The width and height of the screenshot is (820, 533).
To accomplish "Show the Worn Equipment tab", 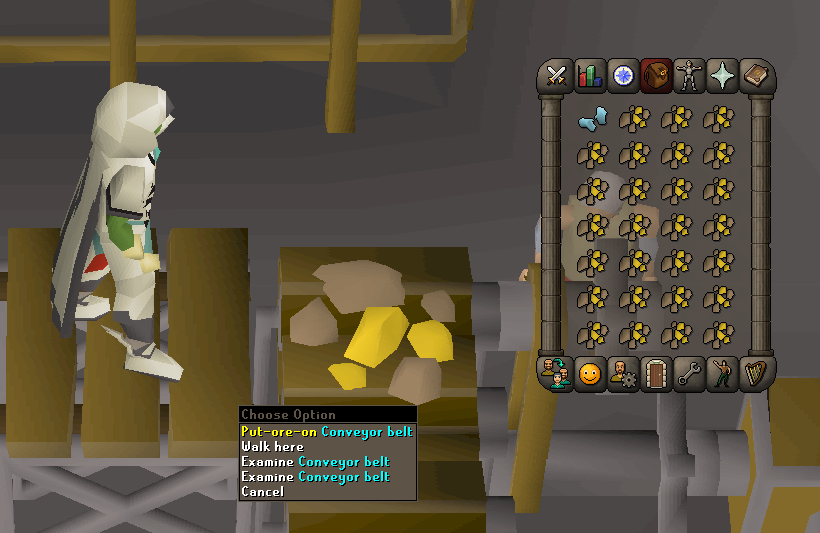I will tap(690, 75).
